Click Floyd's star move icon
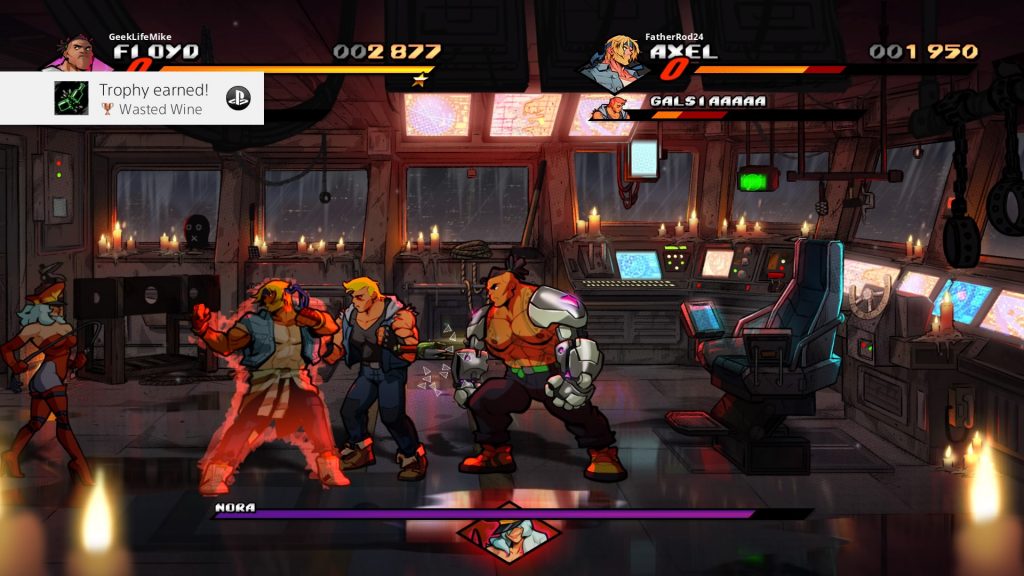Screen dimensions: 1024x576 420,79
